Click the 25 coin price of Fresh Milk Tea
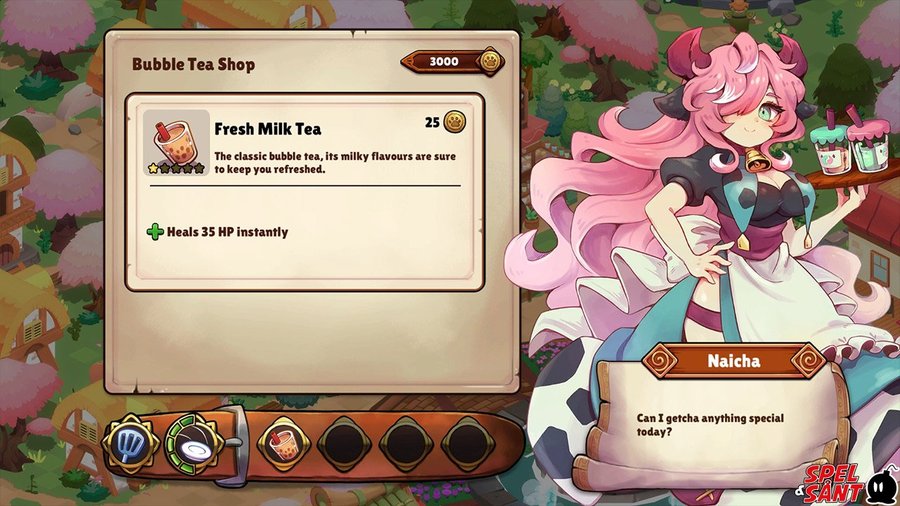 (445, 122)
